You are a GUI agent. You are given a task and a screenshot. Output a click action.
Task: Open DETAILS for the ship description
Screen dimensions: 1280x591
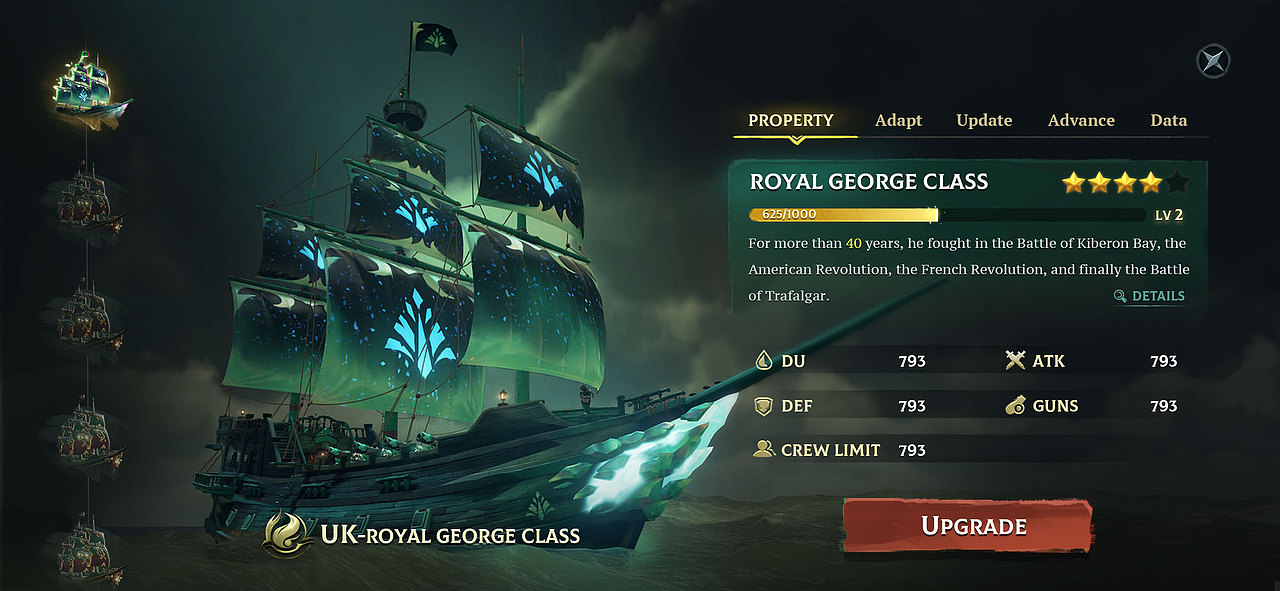pos(1149,296)
